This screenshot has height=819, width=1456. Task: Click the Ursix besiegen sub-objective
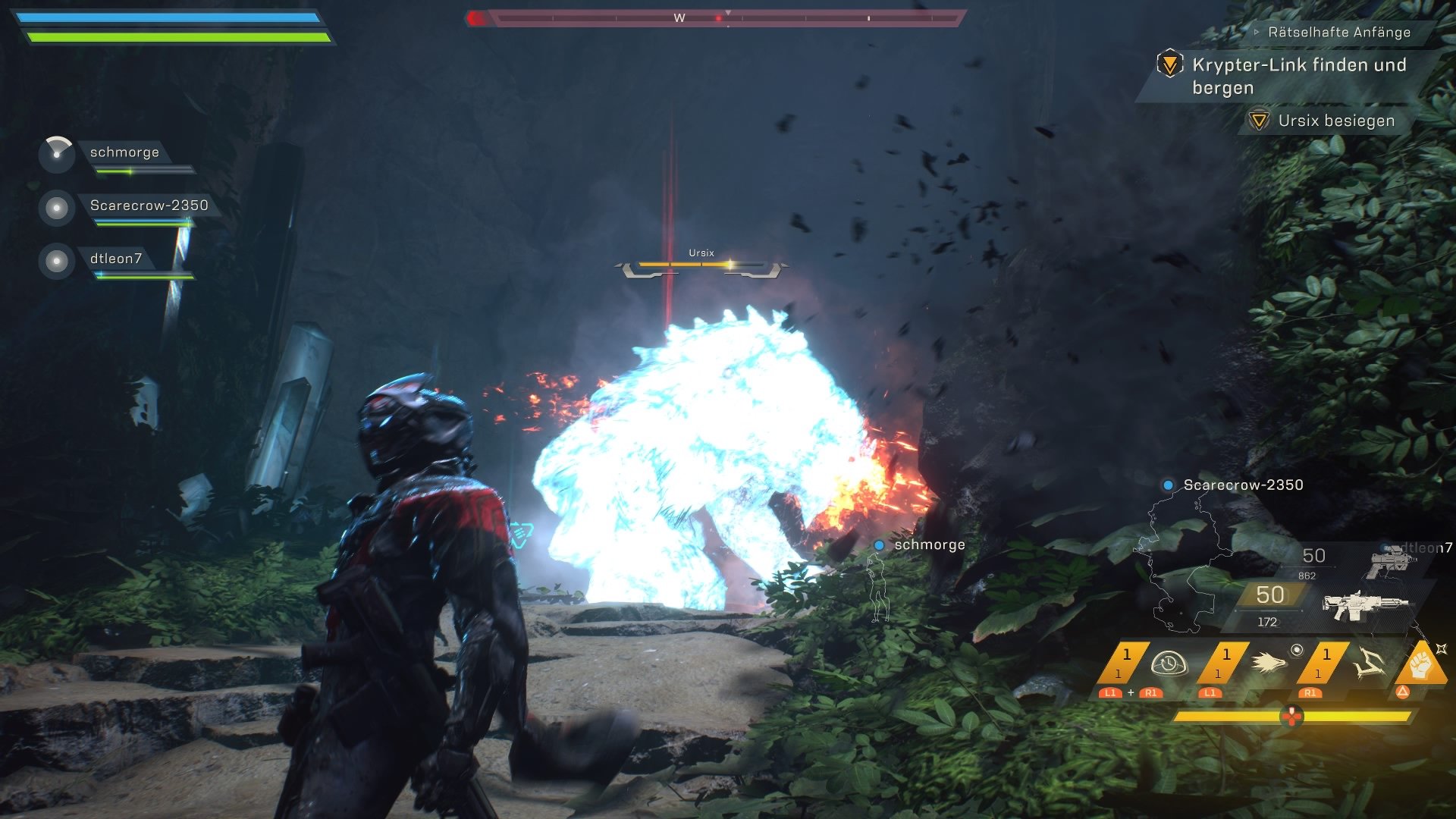[x=1335, y=121]
